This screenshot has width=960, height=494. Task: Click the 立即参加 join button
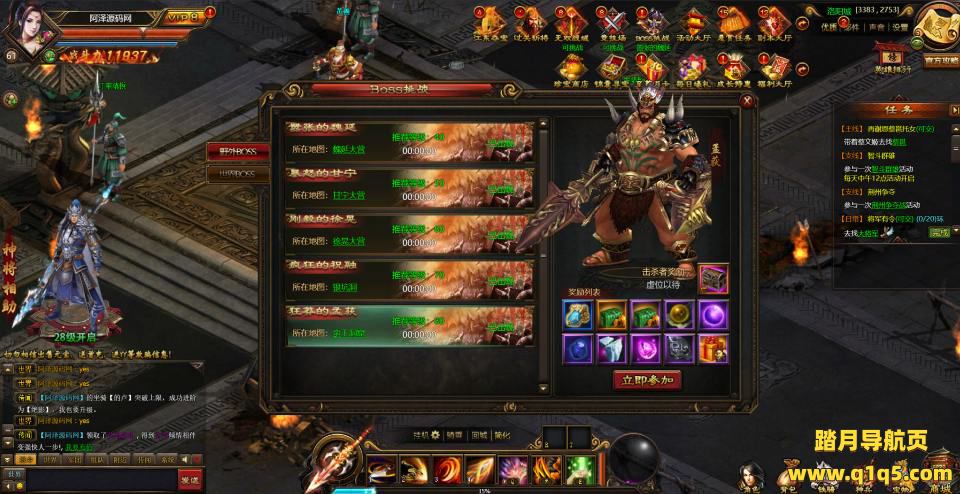(648, 380)
